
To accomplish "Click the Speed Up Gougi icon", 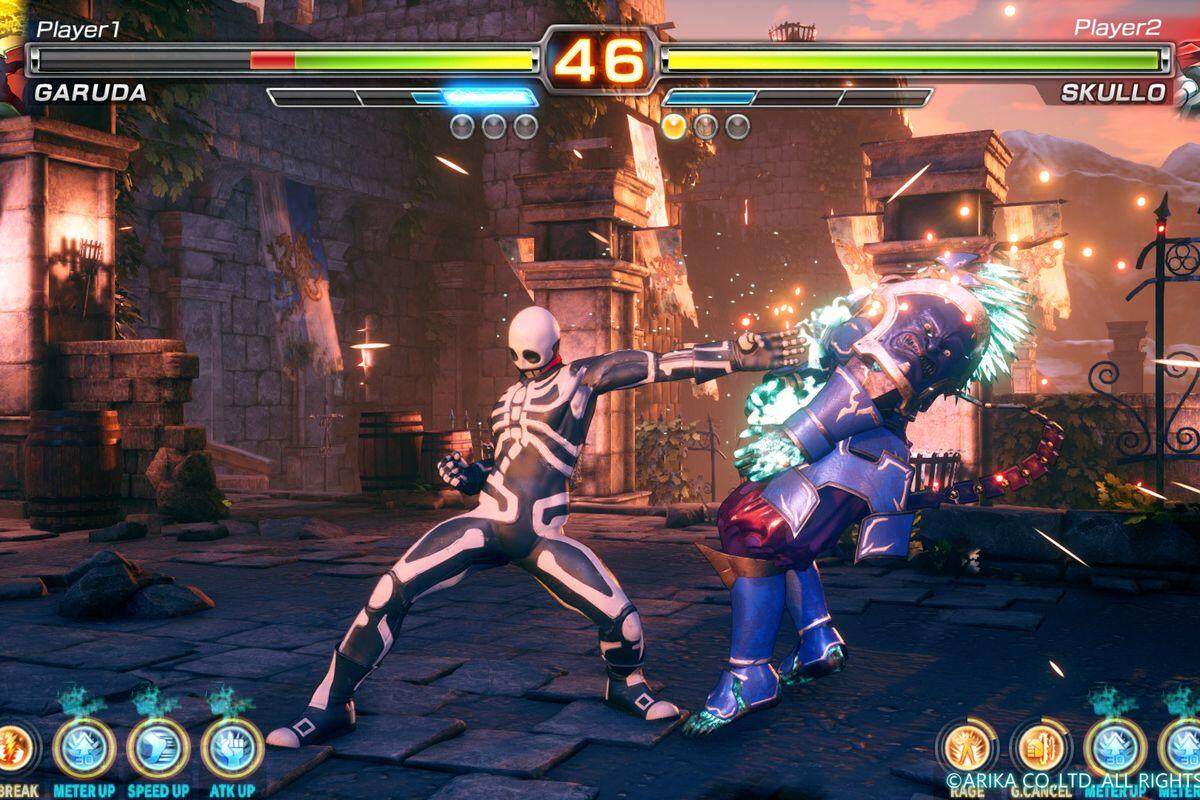I will point(158,748).
